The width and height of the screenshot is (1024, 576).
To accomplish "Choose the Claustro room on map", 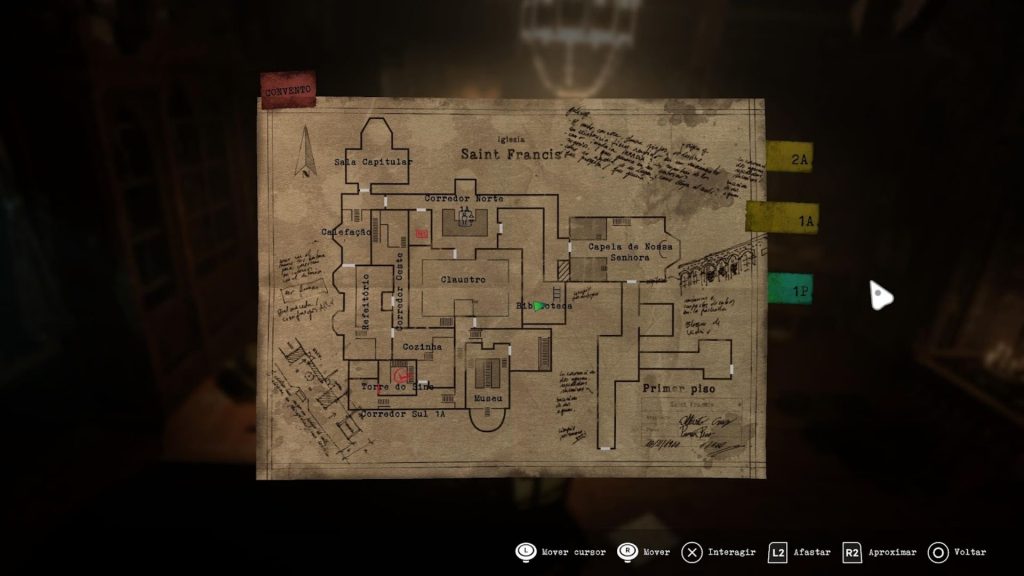I will pos(463,280).
